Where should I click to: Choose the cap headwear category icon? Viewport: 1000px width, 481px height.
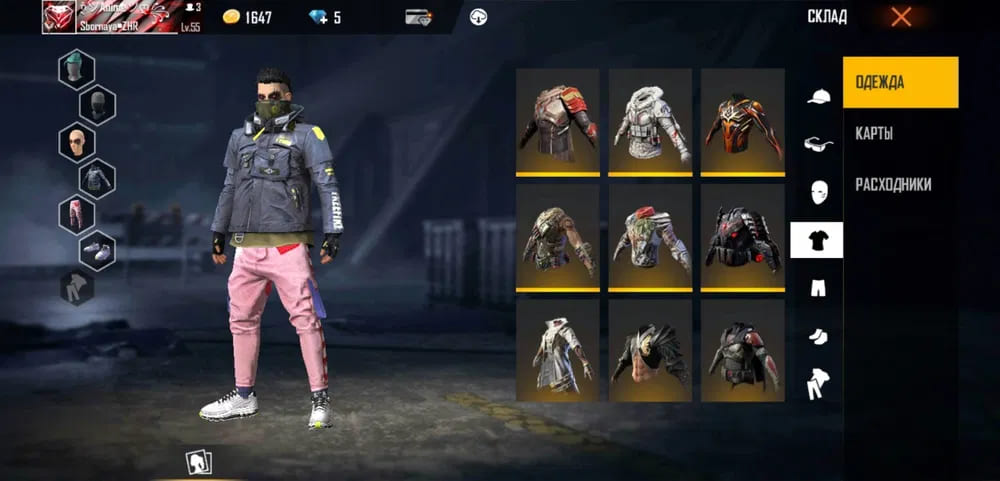pos(817,97)
